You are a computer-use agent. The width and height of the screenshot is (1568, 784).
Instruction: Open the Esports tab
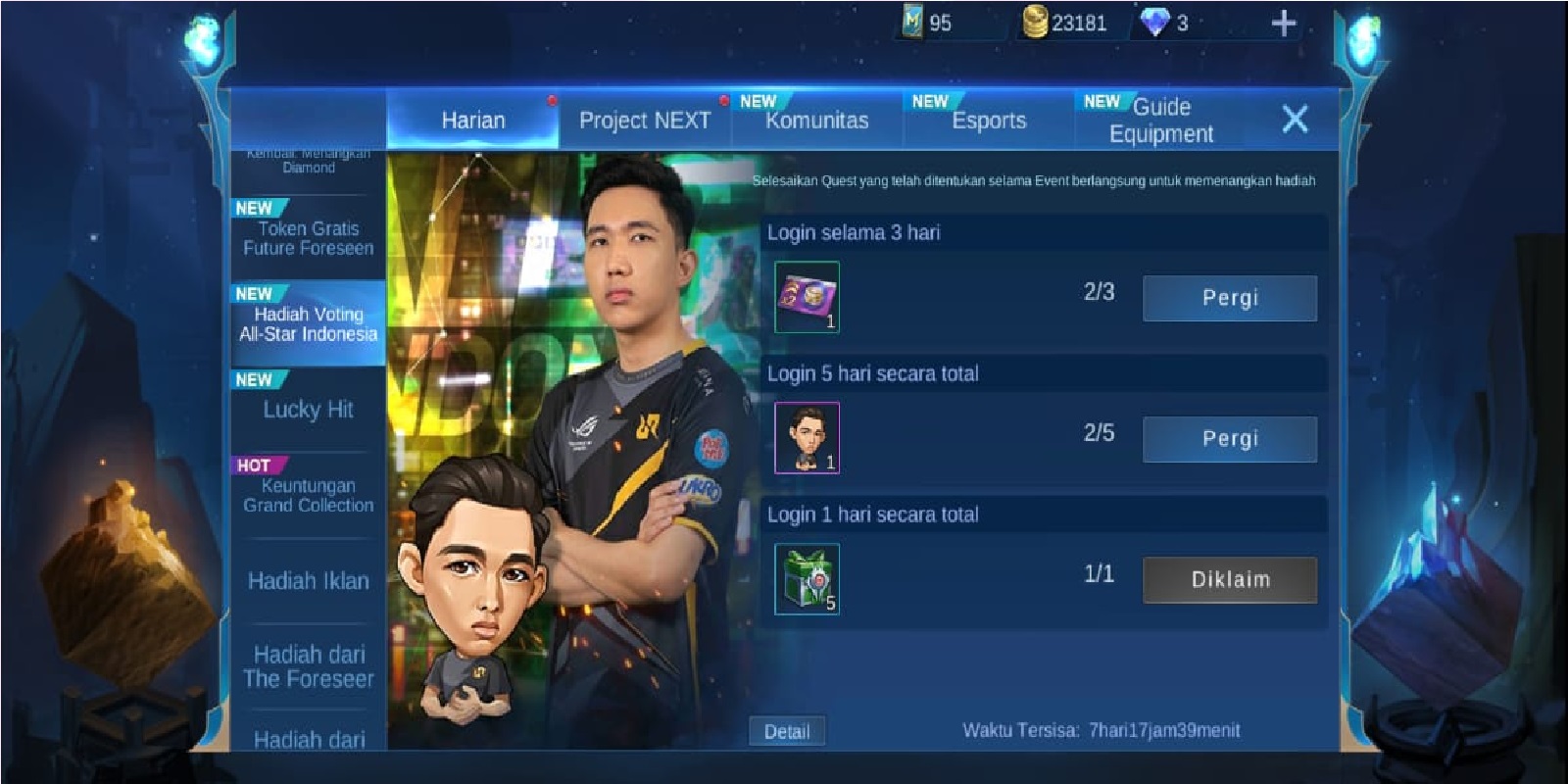point(987,120)
